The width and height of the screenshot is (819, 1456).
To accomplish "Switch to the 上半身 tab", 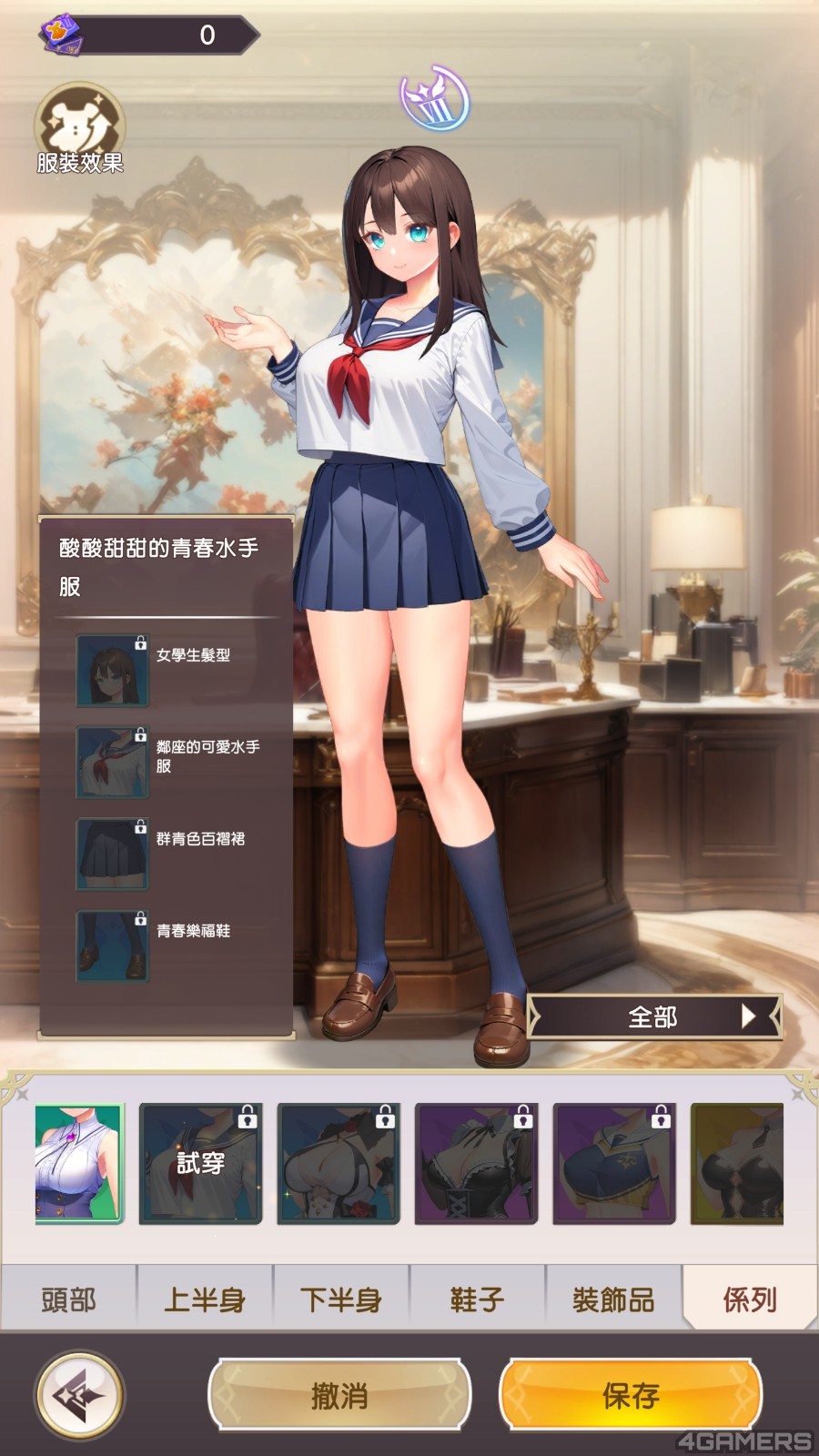I will pyautogui.click(x=205, y=1299).
